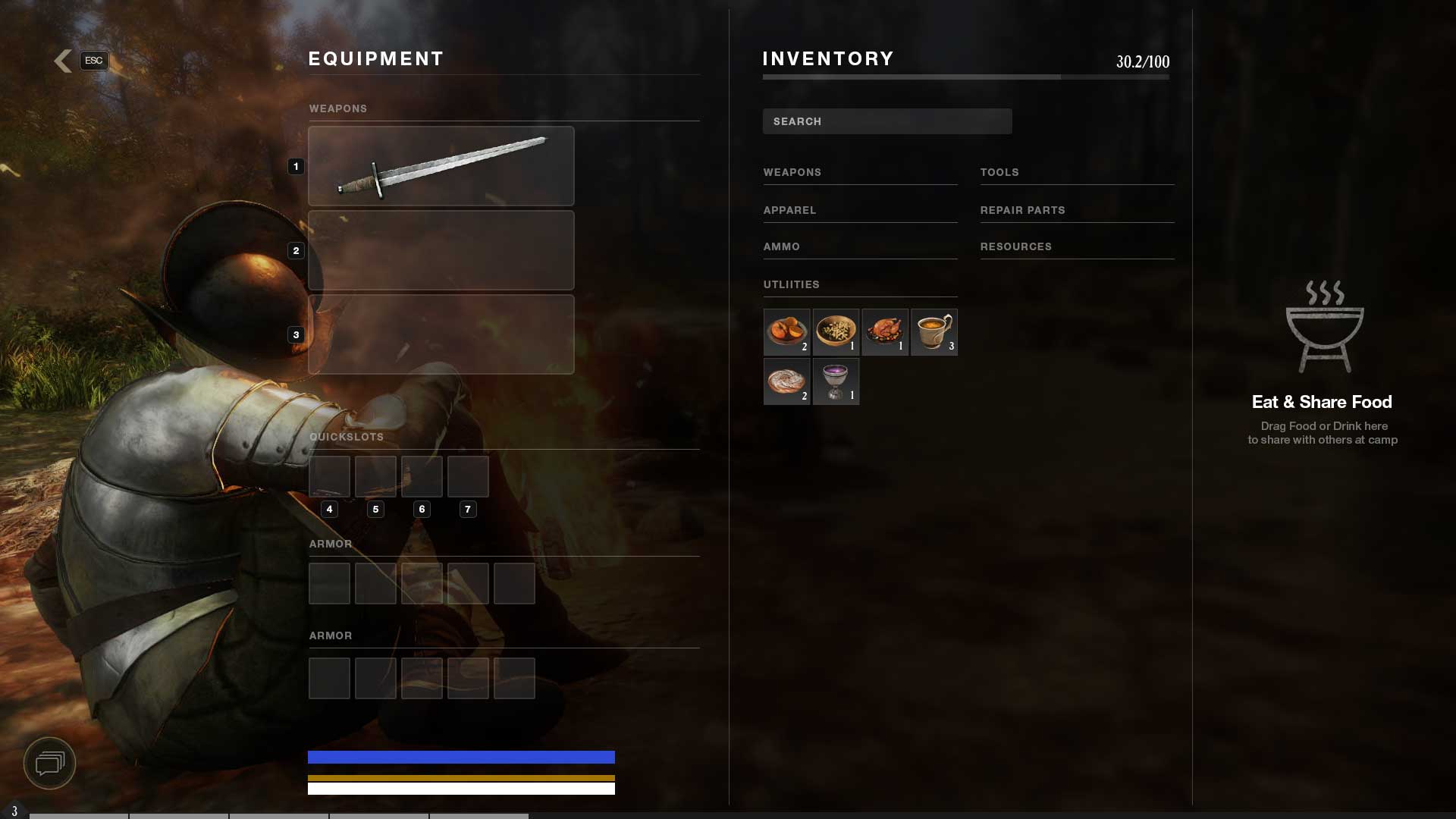This screenshot has height=819, width=1456.
Task: Click the inventory Search field
Action: (x=886, y=121)
